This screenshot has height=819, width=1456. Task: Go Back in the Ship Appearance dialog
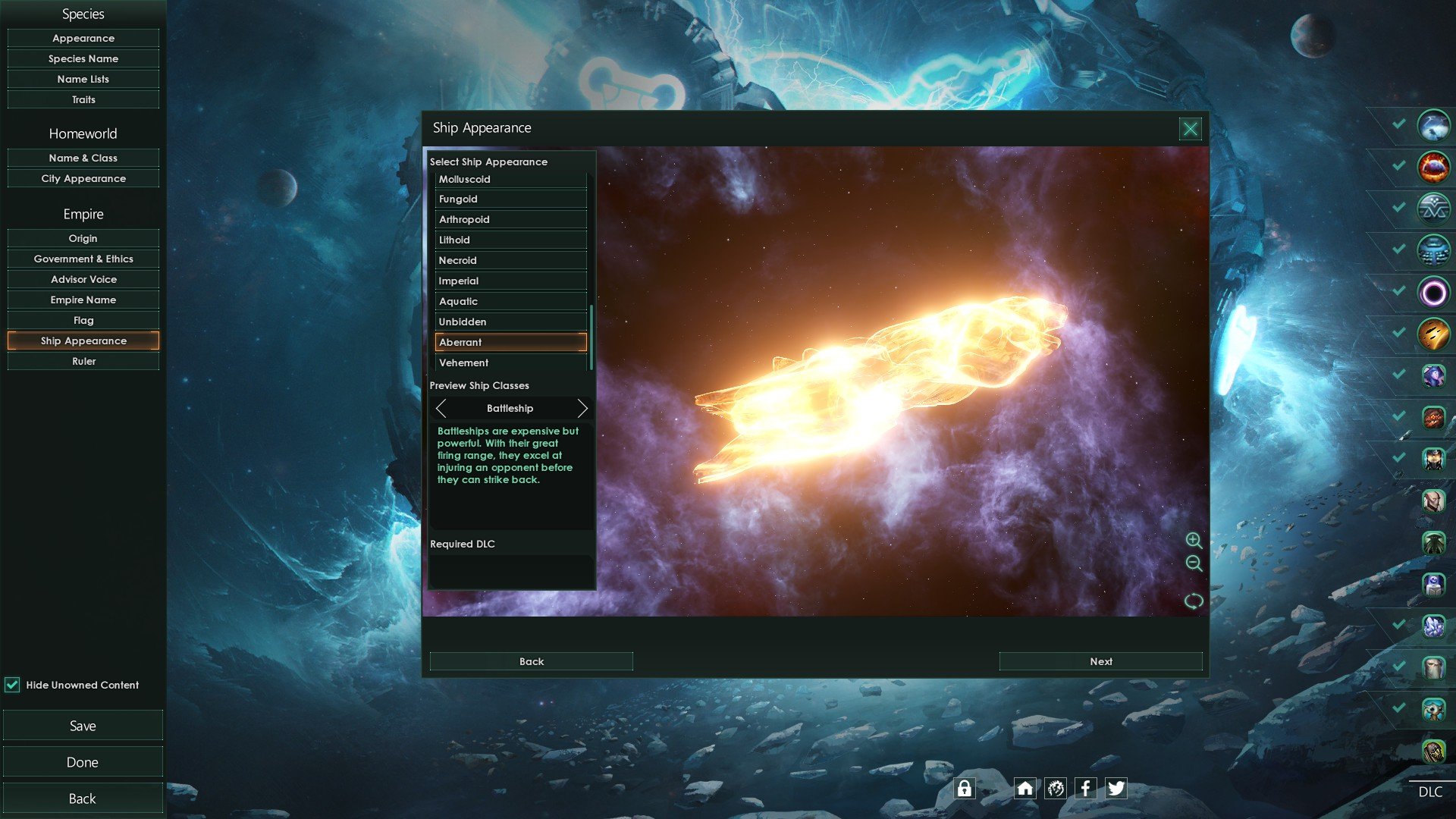click(531, 661)
